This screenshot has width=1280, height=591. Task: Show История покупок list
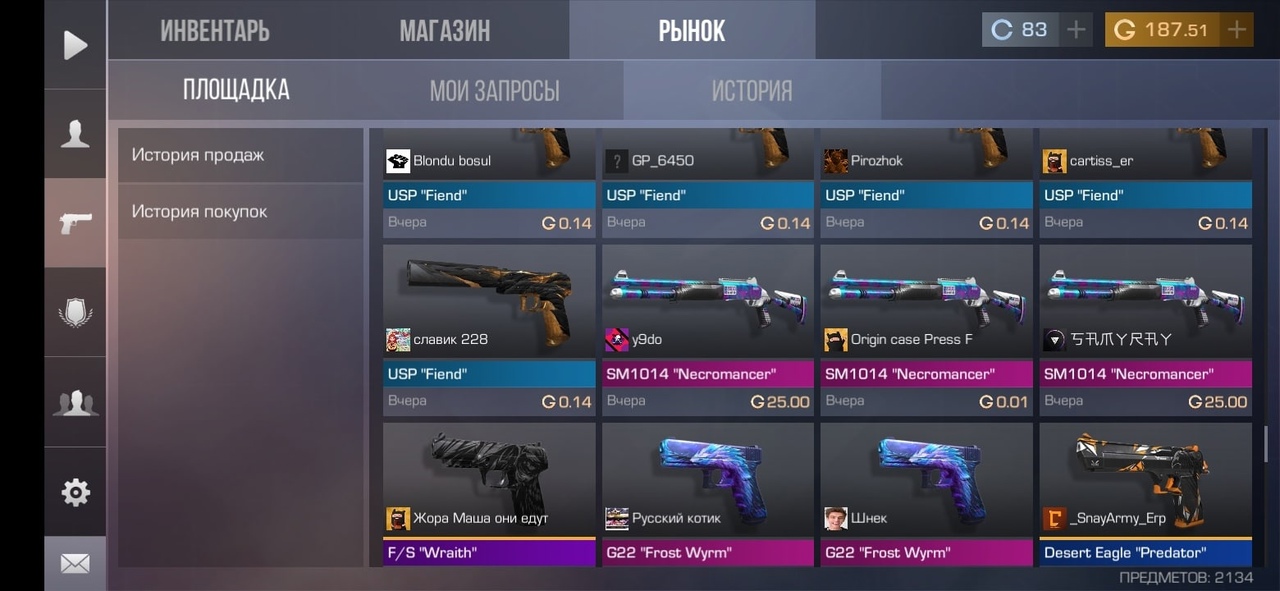click(x=240, y=211)
